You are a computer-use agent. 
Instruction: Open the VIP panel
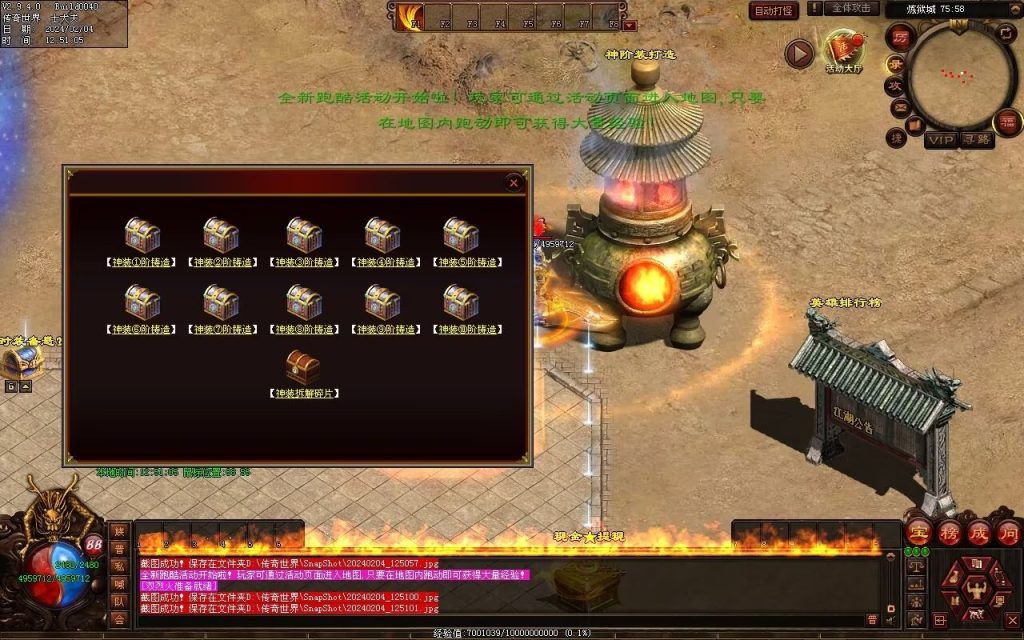tap(940, 140)
